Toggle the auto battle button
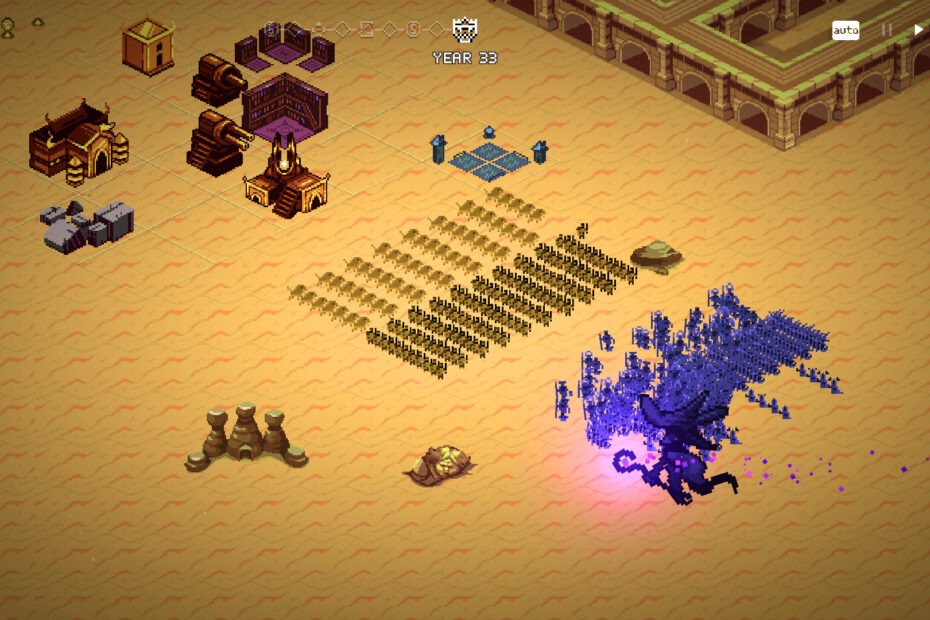This screenshot has width=930, height=620. pos(845,30)
